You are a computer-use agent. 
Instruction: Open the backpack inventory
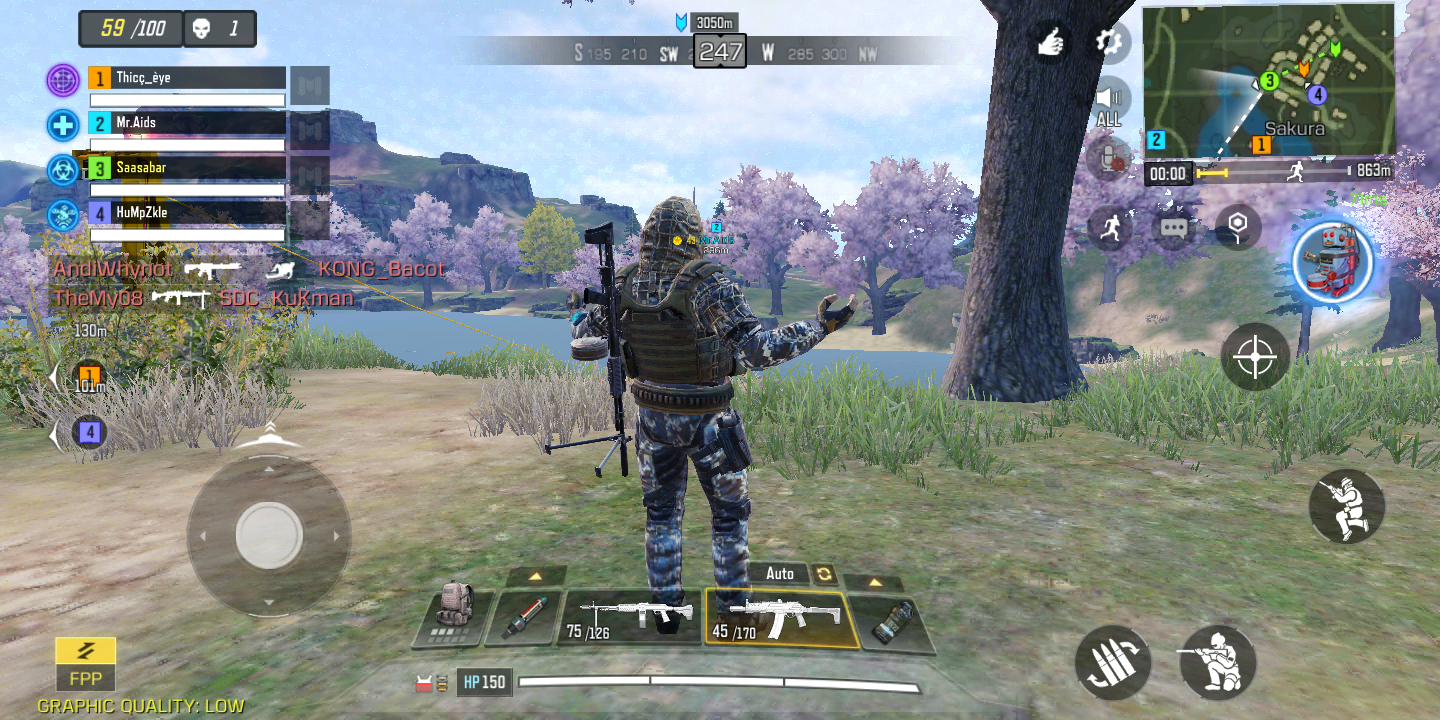click(x=455, y=611)
